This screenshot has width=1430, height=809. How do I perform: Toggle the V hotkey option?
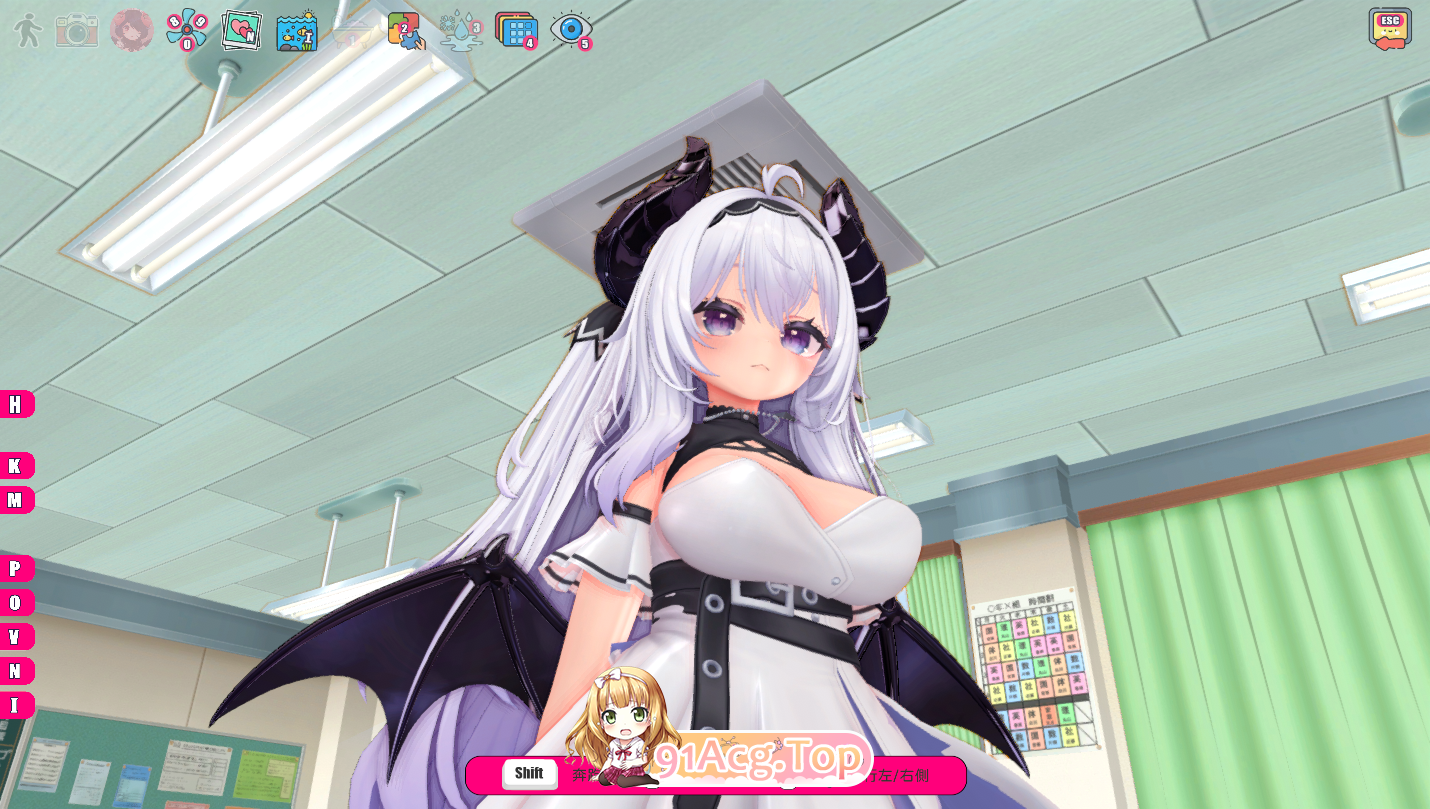(16, 635)
